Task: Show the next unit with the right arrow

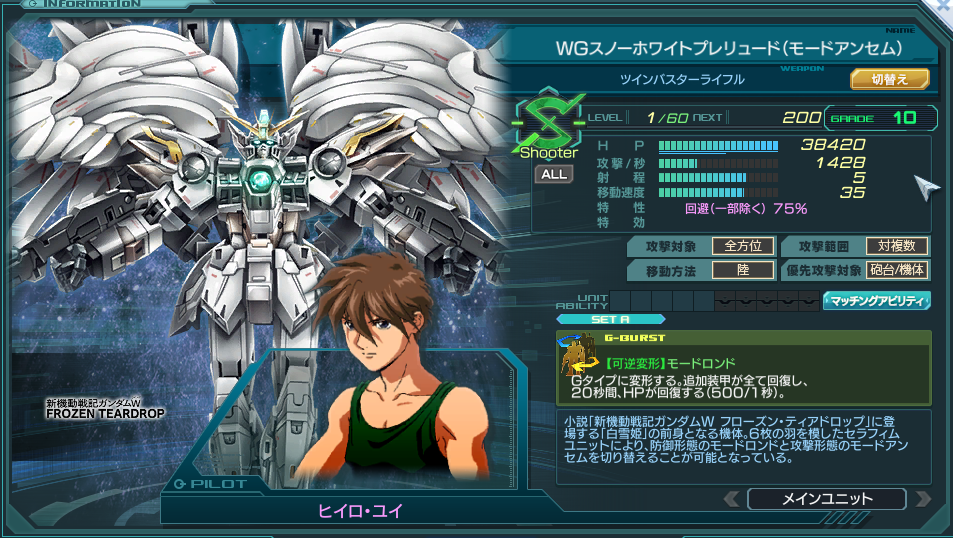Action: (x=922, y=498)
